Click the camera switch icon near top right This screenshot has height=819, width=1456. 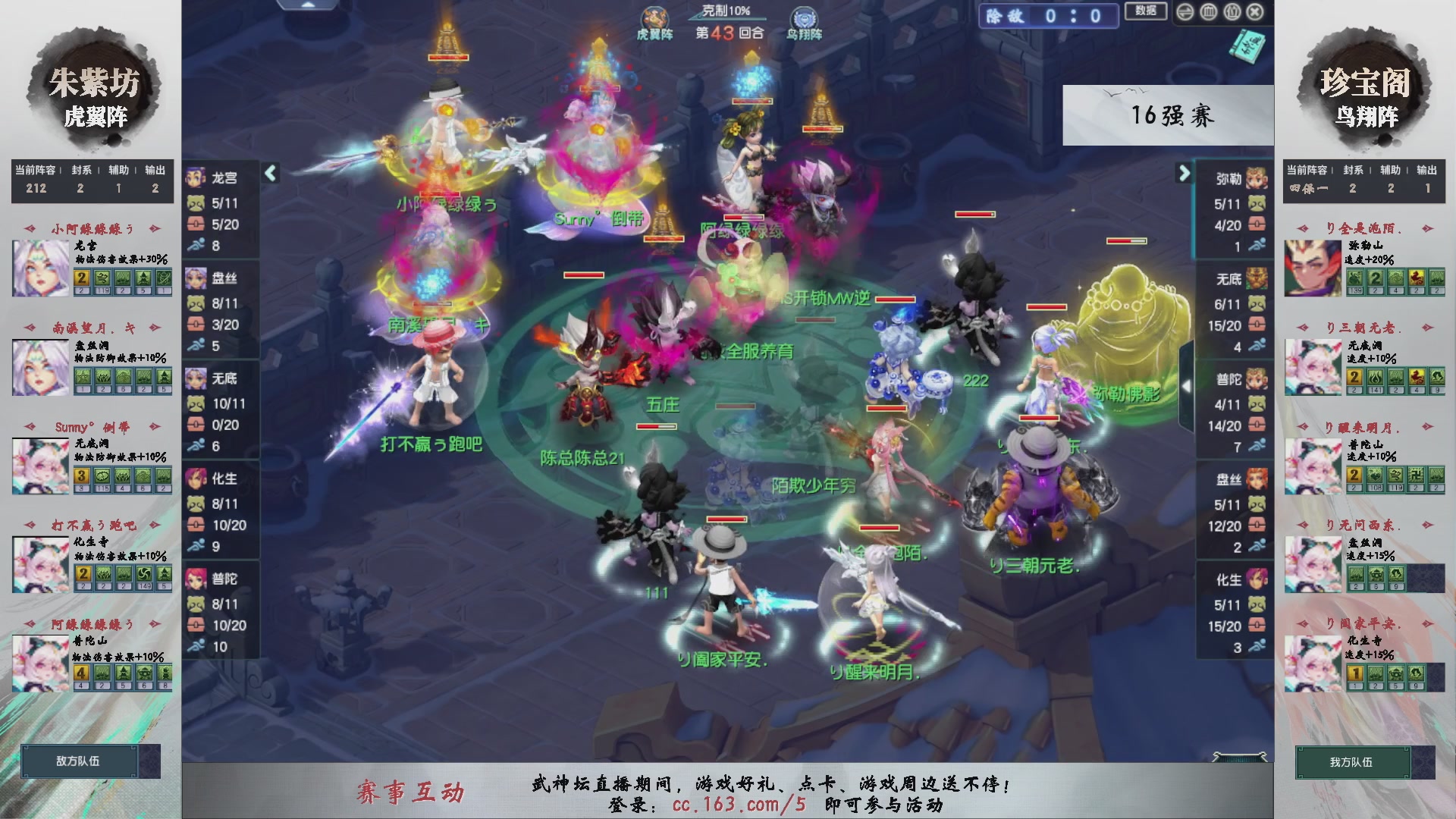coord(1185,11)
